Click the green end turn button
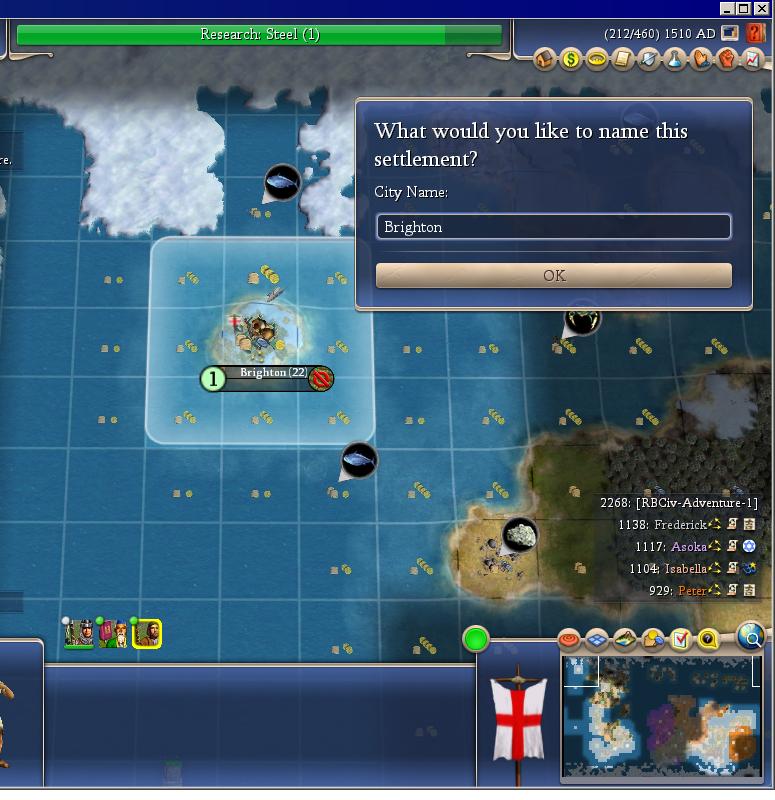 476,638
